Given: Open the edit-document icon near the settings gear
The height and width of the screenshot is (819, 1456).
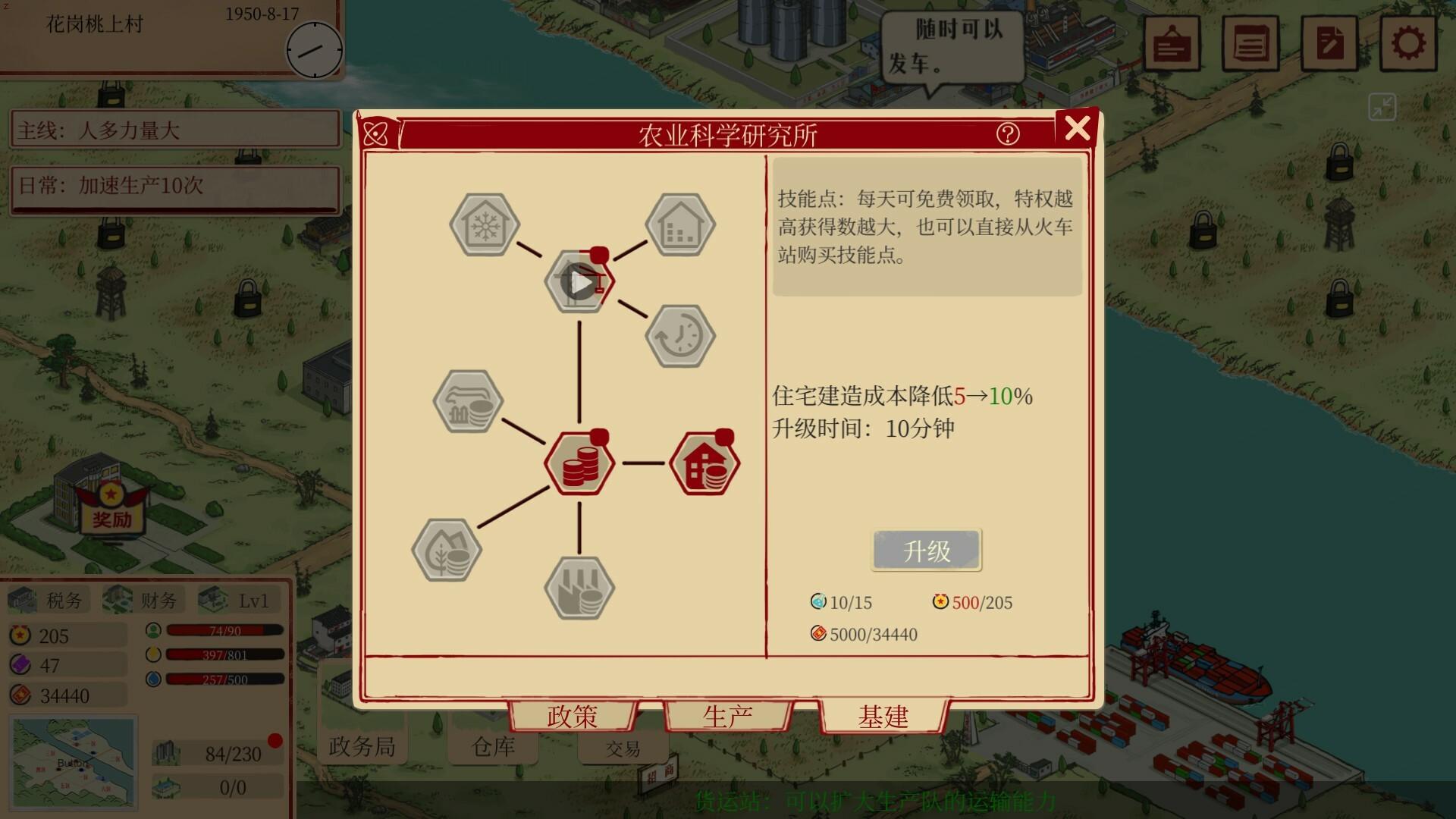Looking at the screenshot, I should pos(1329,42).
